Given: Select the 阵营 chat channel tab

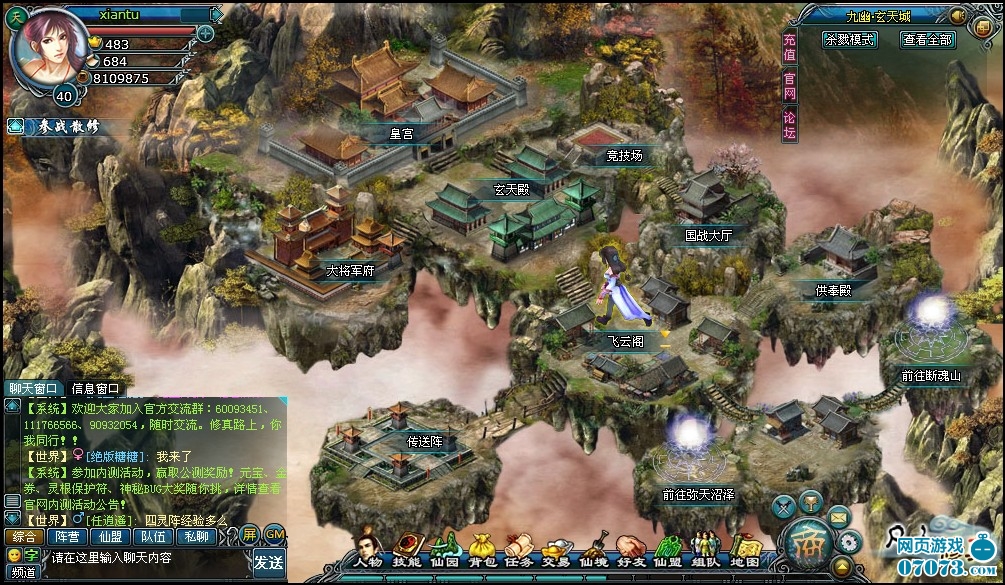Looking at the screenshot, I should pyautogui.click(x=67, y=535).
